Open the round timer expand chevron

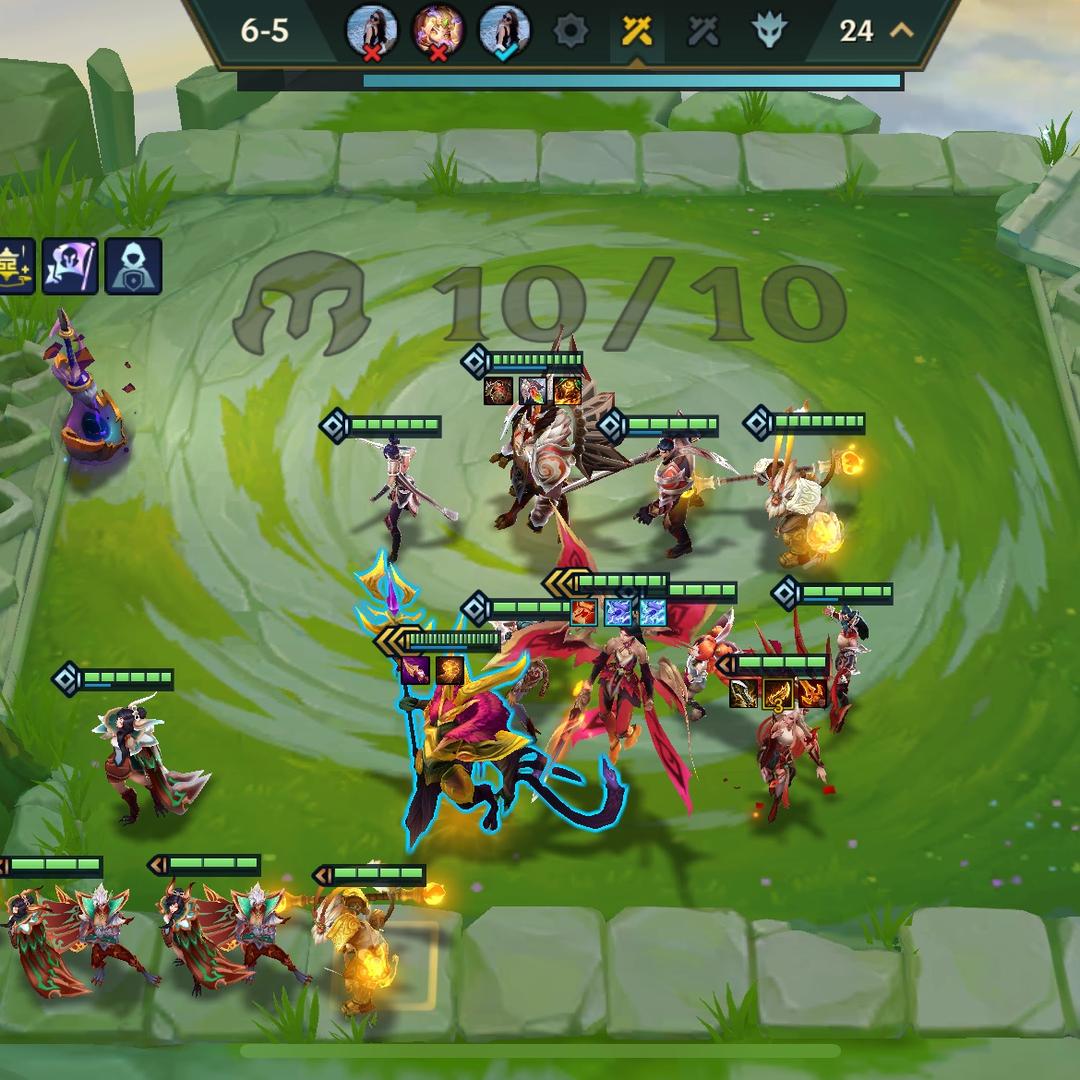902,31
